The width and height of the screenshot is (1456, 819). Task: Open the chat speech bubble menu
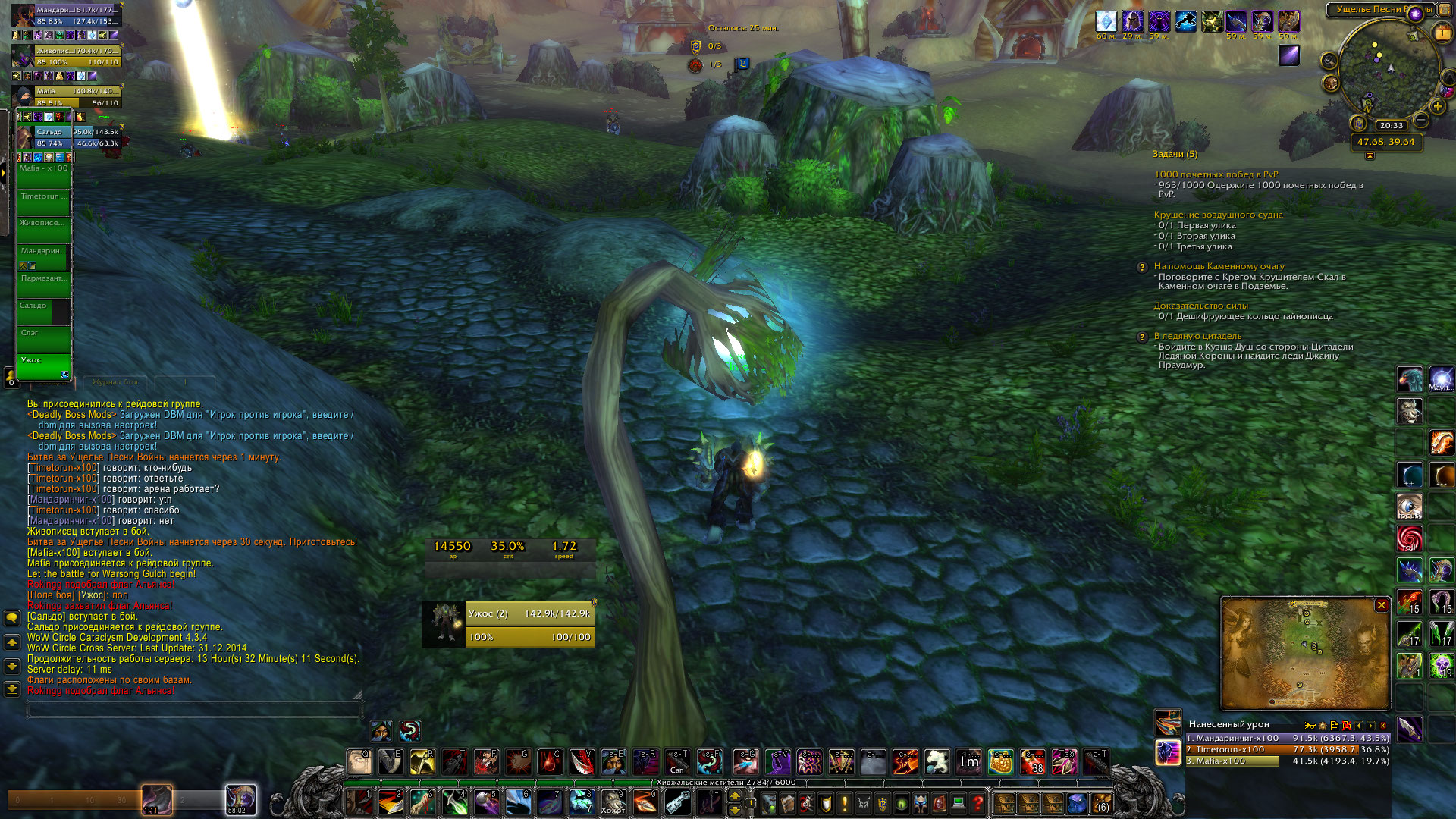[x=12, y=618]
